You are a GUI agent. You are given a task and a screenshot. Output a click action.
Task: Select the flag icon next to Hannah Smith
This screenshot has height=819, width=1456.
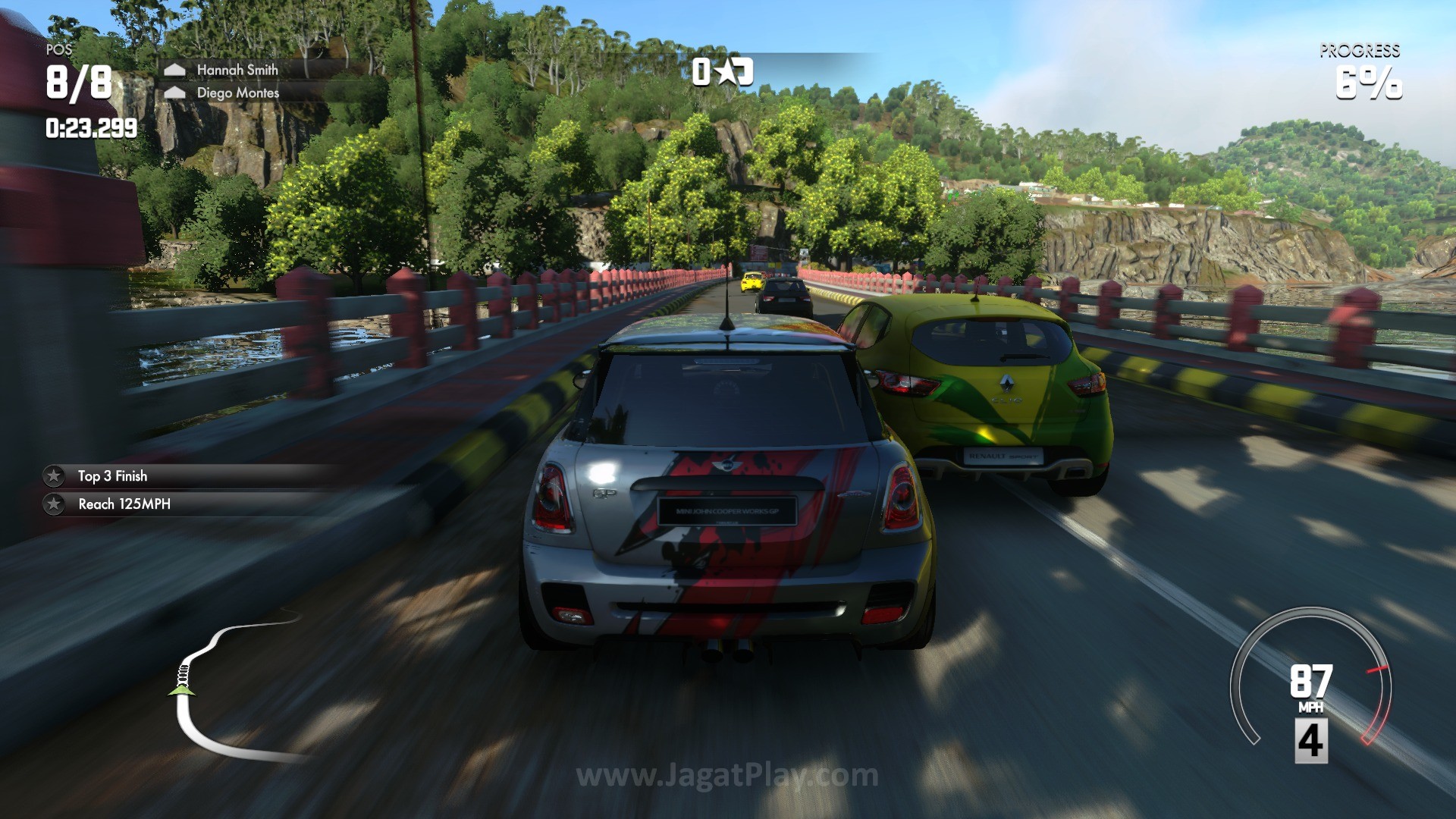pos(177,70)
